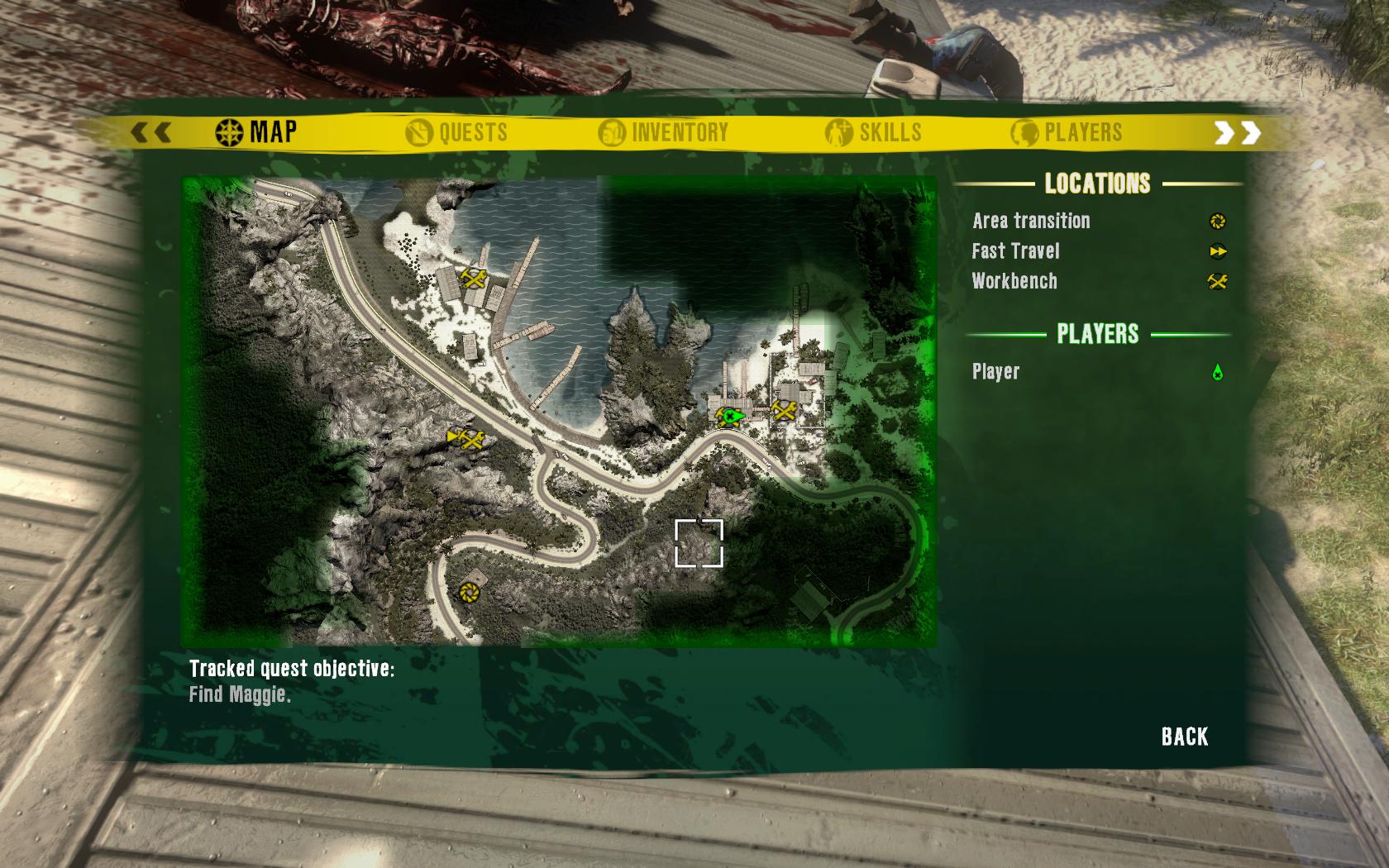Select the workbench marker beside the wooden piers
This screenshot has width=1389, height=868.
[x=474, y=278]
